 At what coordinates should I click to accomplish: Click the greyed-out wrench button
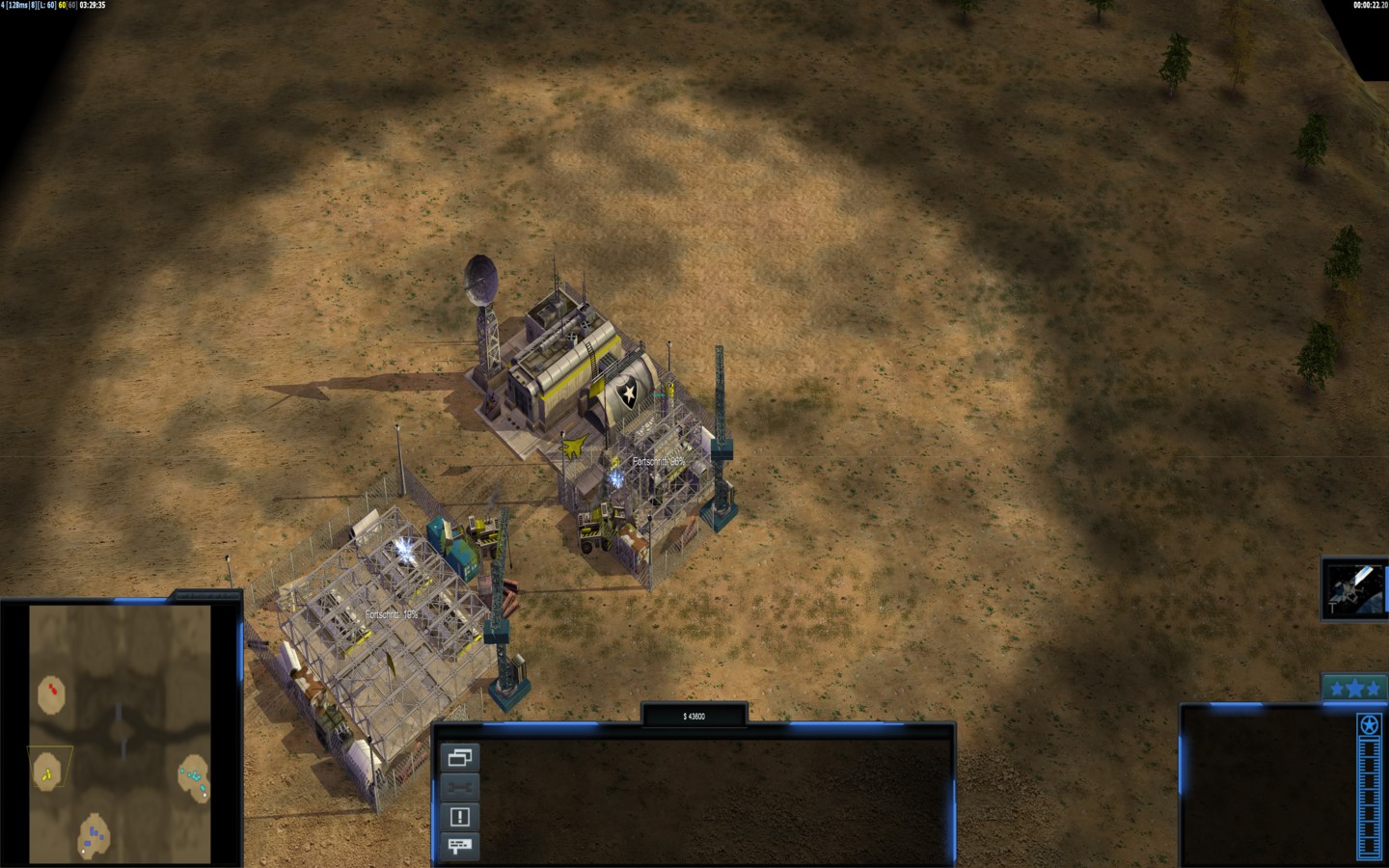point(459,787)
